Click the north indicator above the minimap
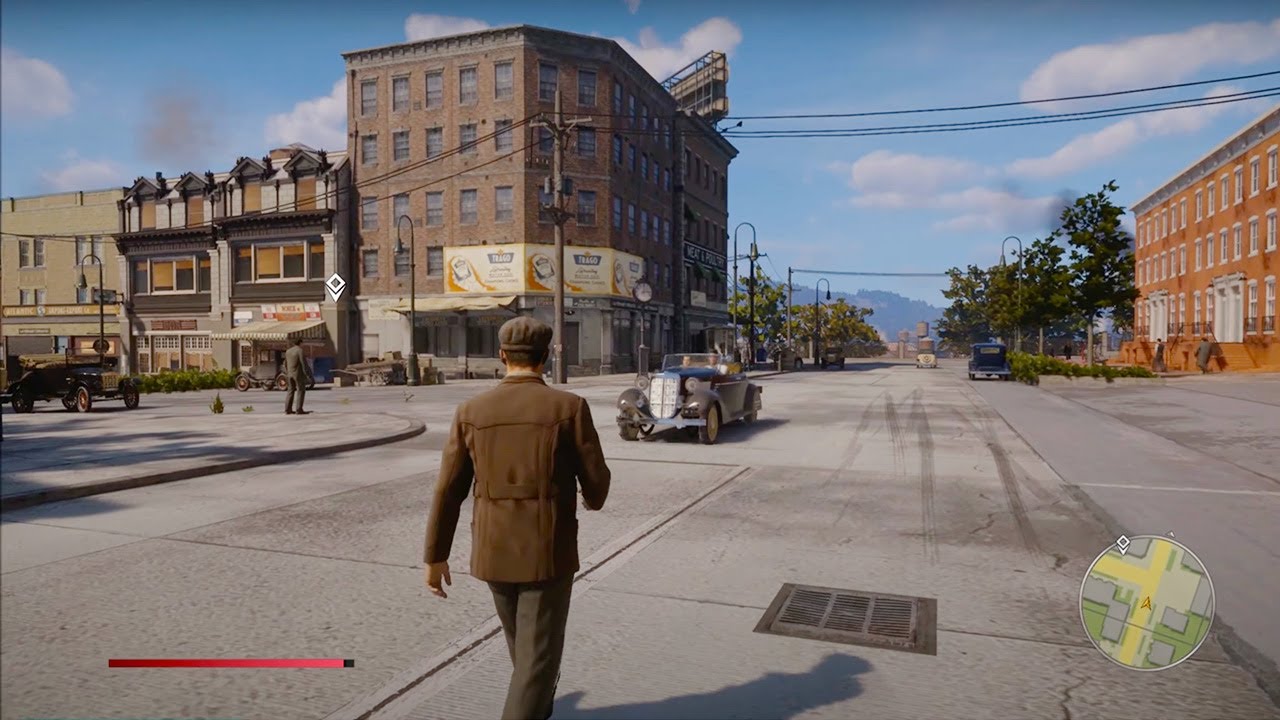 [1171, 534]
